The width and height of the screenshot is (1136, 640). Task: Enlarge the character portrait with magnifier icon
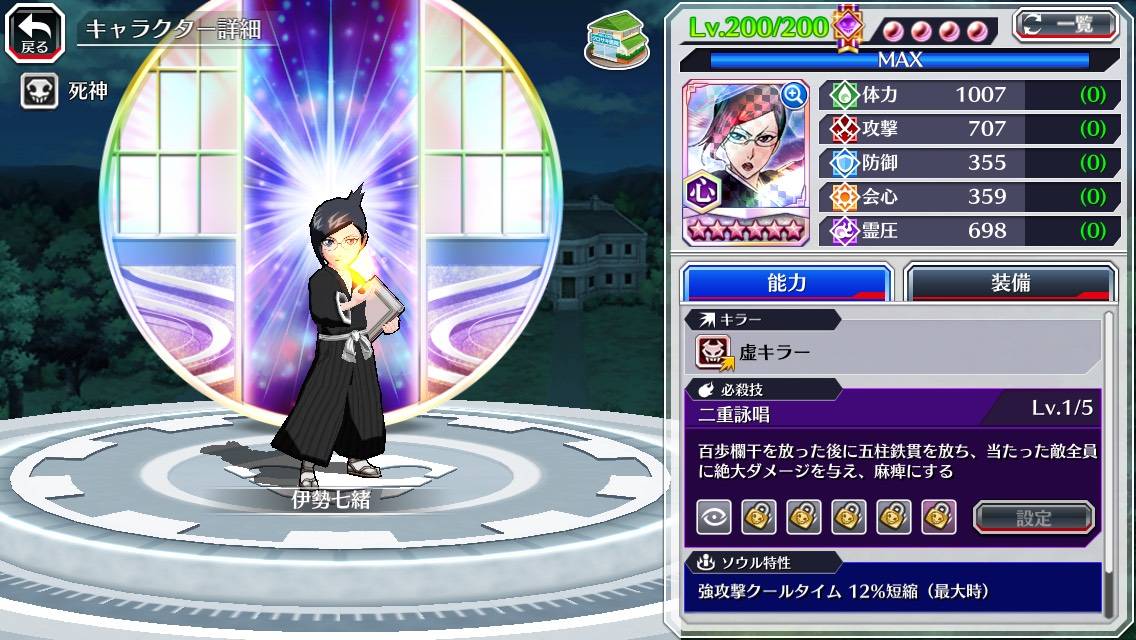[794, 95]
